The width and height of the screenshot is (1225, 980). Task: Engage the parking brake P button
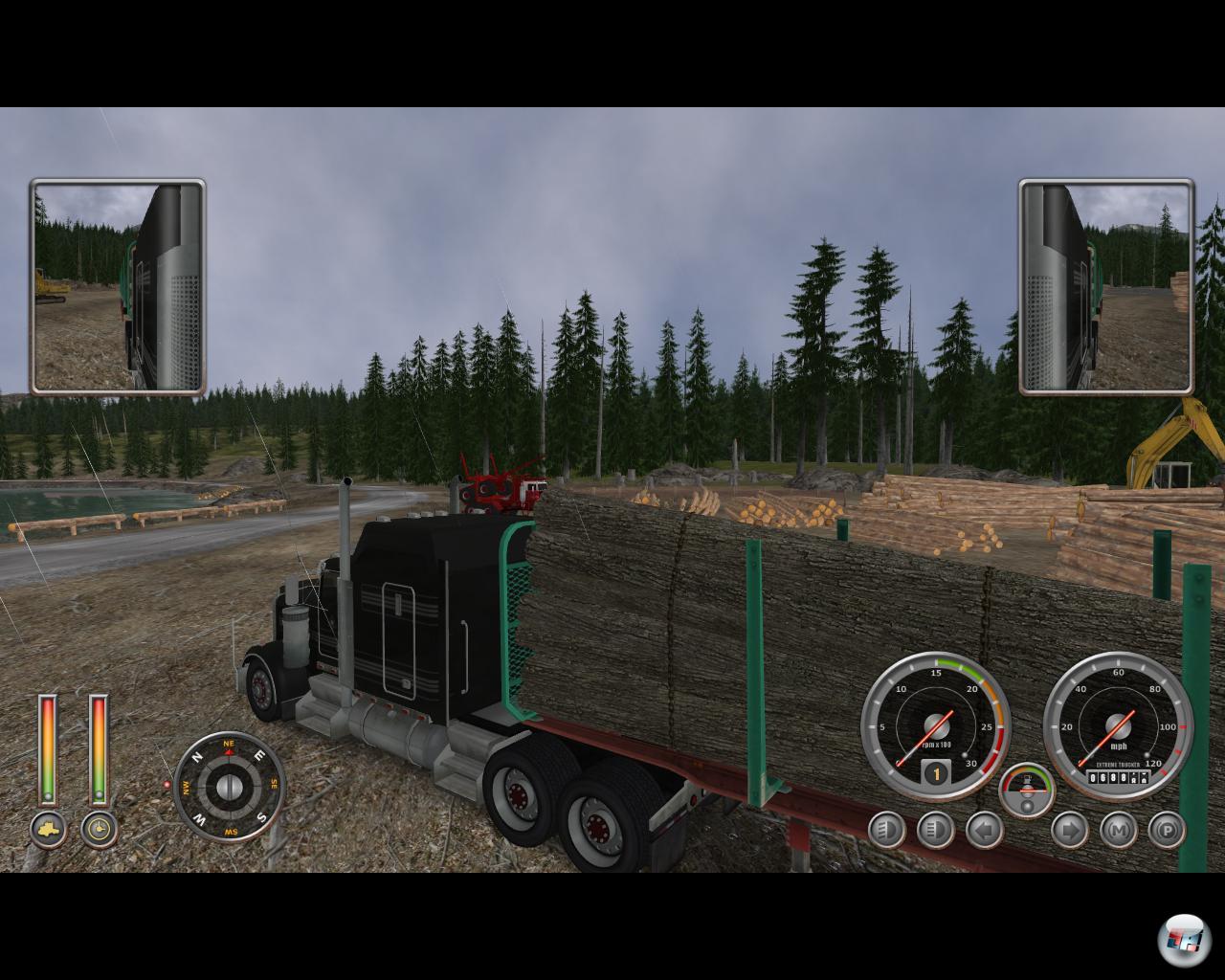(1167, 830)
